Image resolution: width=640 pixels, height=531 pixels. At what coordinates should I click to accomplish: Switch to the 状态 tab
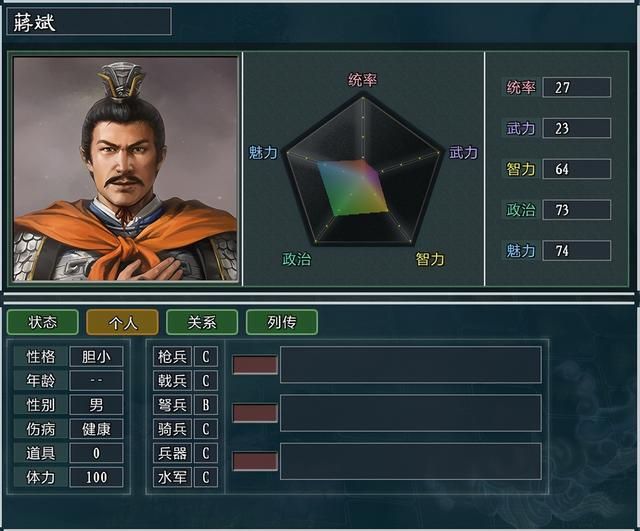42,322
